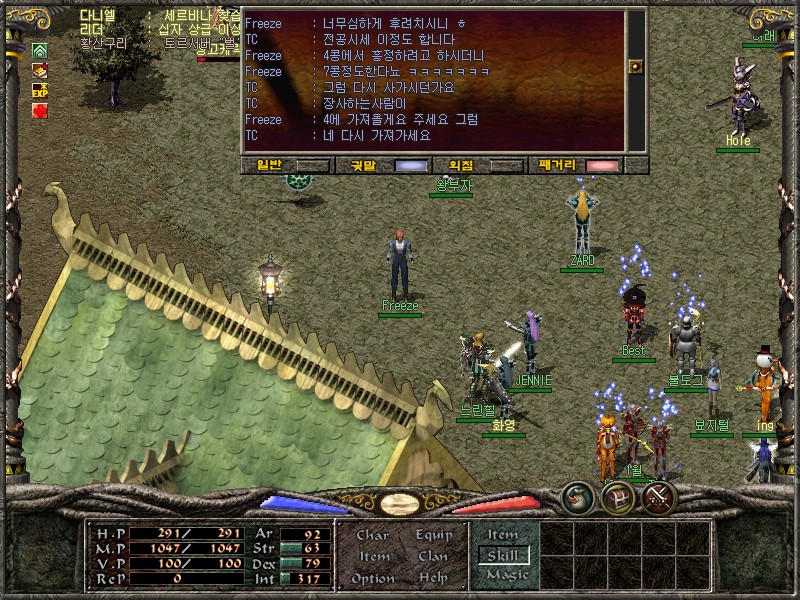Open the Char menu
This screenshot has width=800, height=600.
pyautogui.click(x=372, y=535)
